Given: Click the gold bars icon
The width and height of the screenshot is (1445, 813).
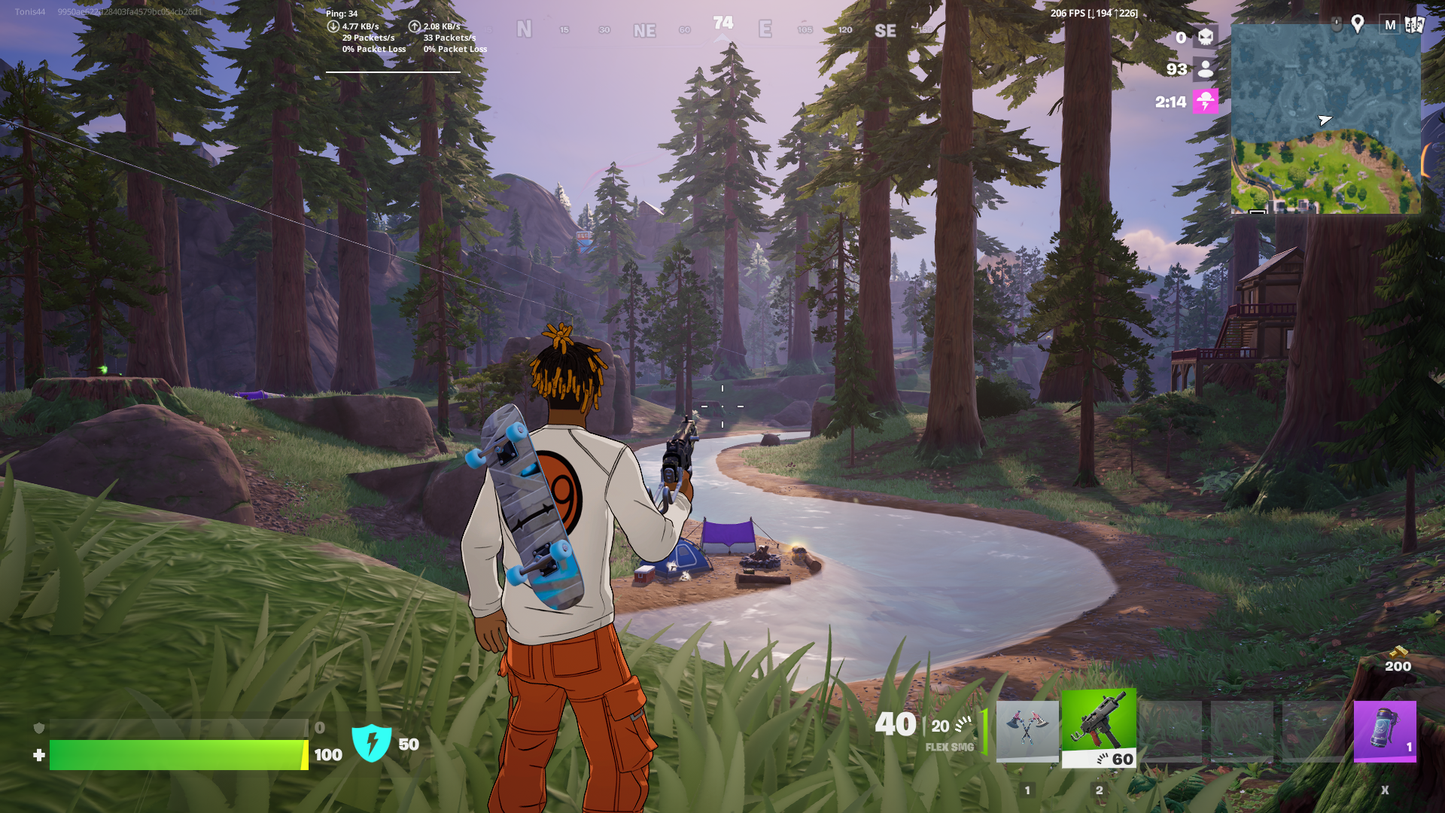Looking at the screenshot, I should click(x=1397, y=651).
